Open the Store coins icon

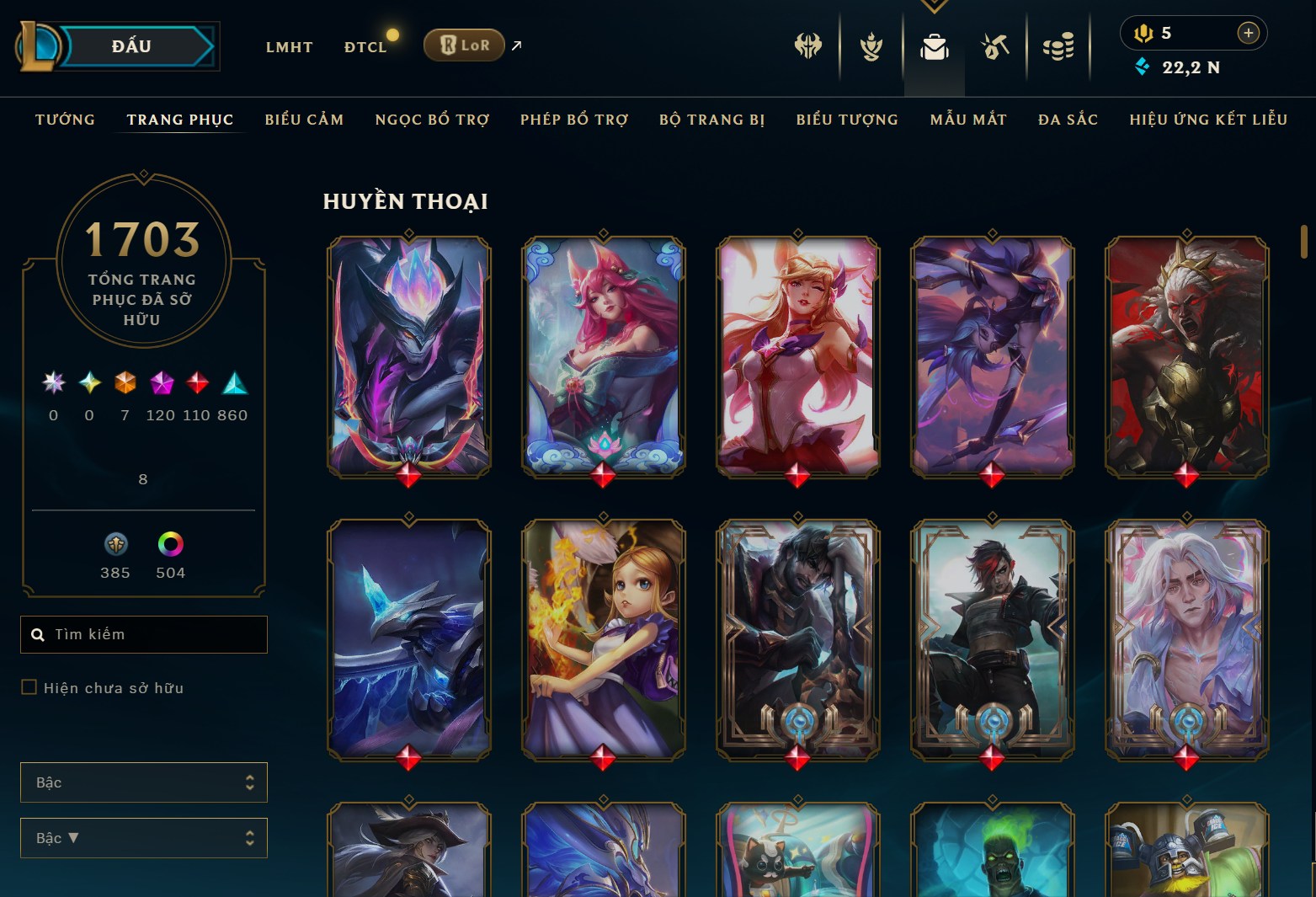(x=1059, y=48)
